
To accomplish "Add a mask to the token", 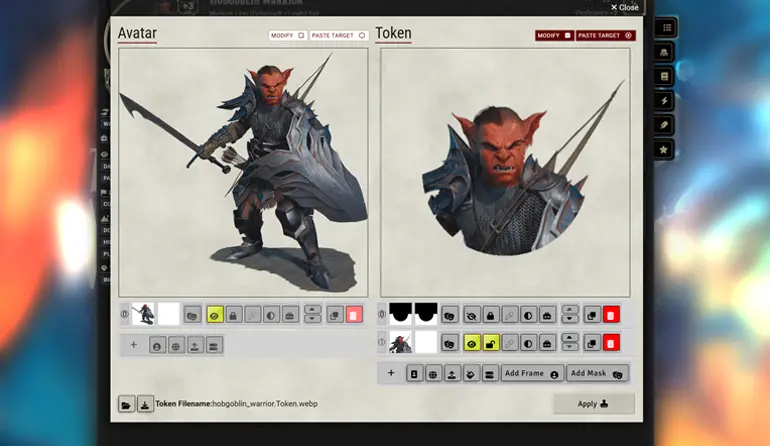I will pos(597,373).
